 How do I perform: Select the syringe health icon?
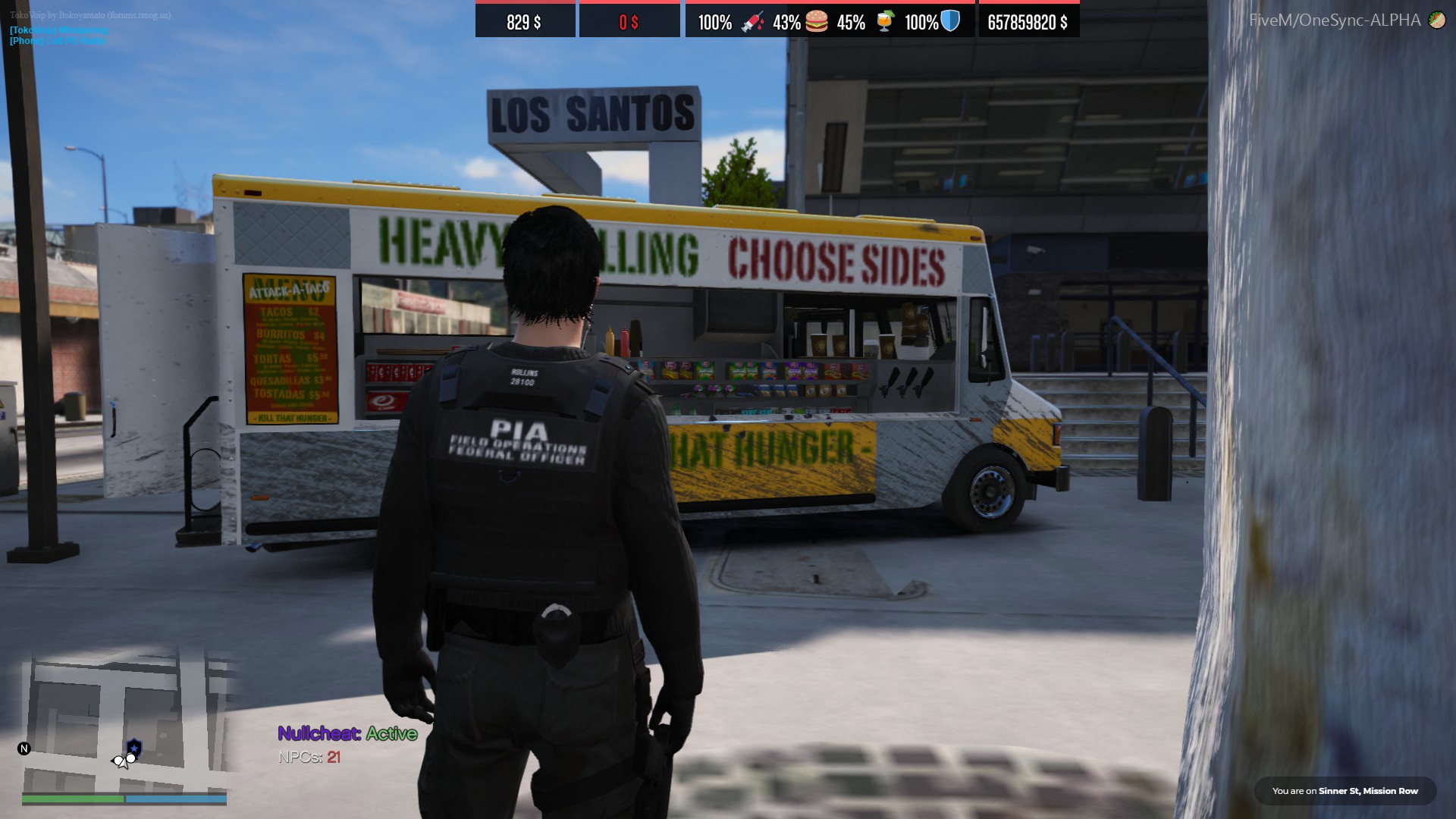[752, 22]
